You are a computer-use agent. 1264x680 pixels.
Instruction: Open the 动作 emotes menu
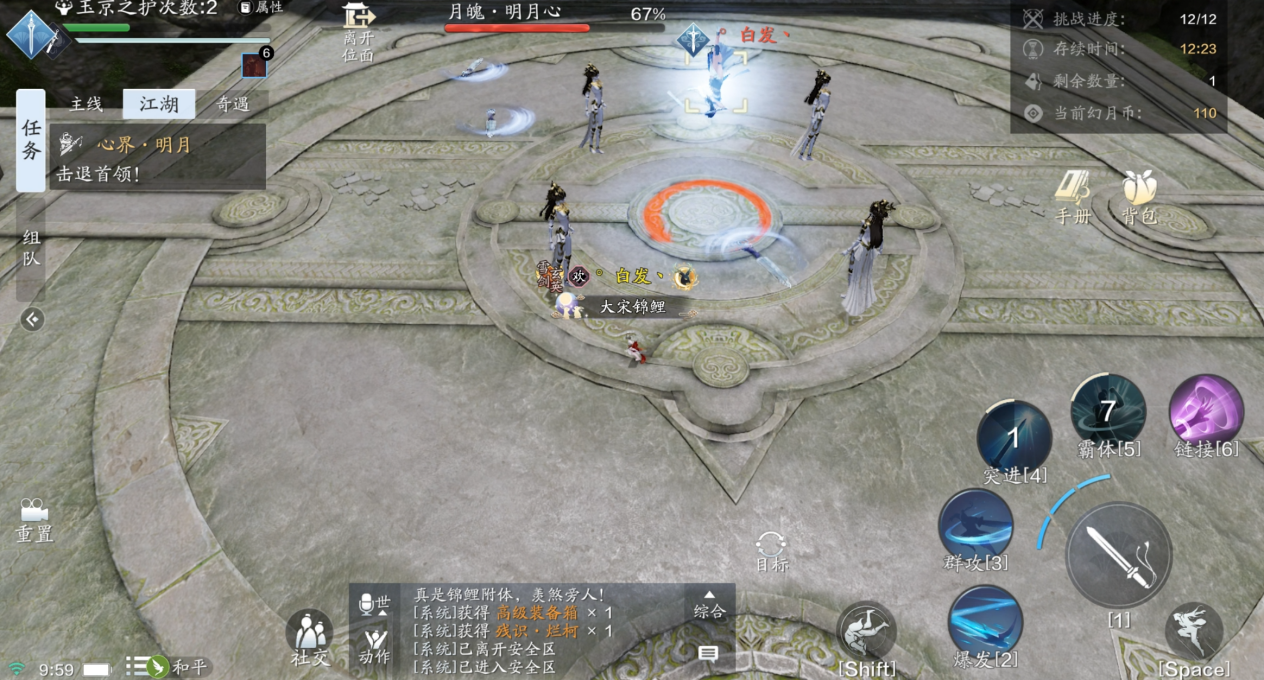(375, 643)
